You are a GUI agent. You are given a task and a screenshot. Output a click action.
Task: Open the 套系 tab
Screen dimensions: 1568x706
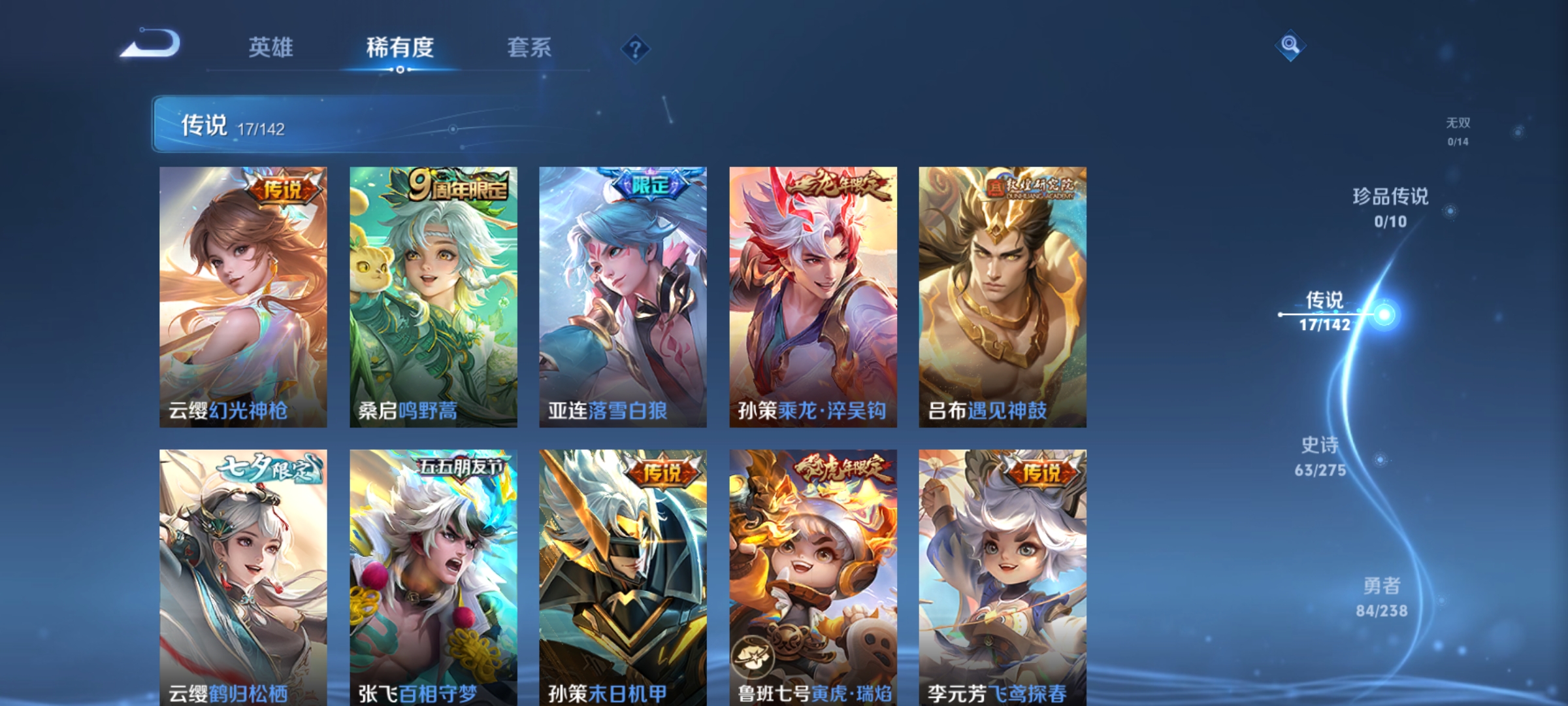(x=529, y=48)
